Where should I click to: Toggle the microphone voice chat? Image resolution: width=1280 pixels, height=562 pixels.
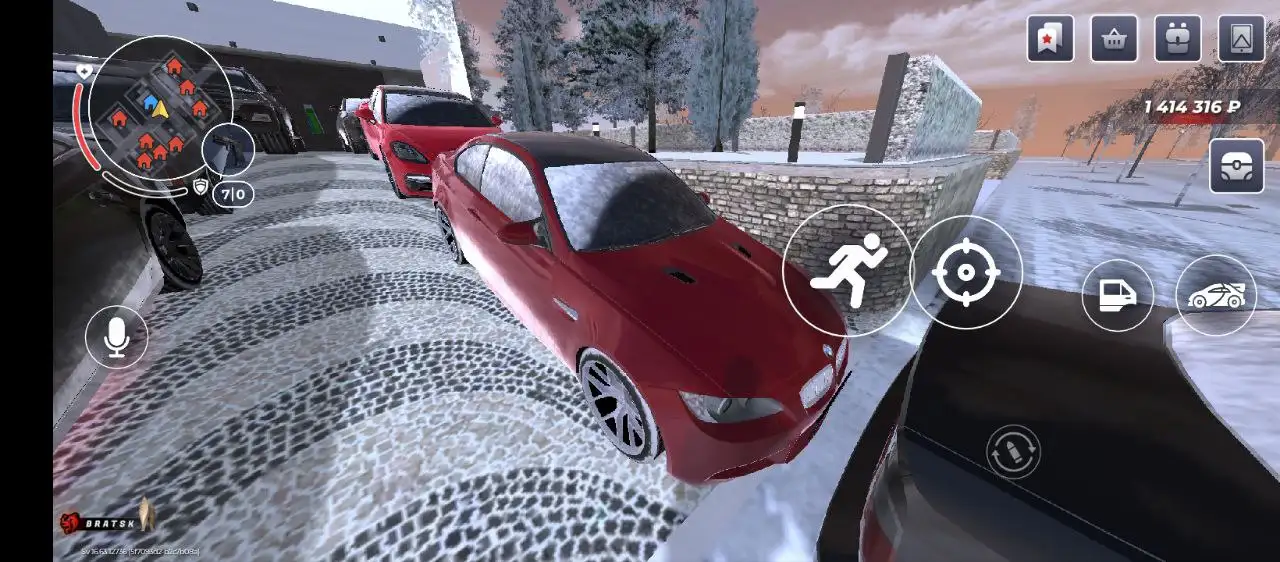click(117, 336)
